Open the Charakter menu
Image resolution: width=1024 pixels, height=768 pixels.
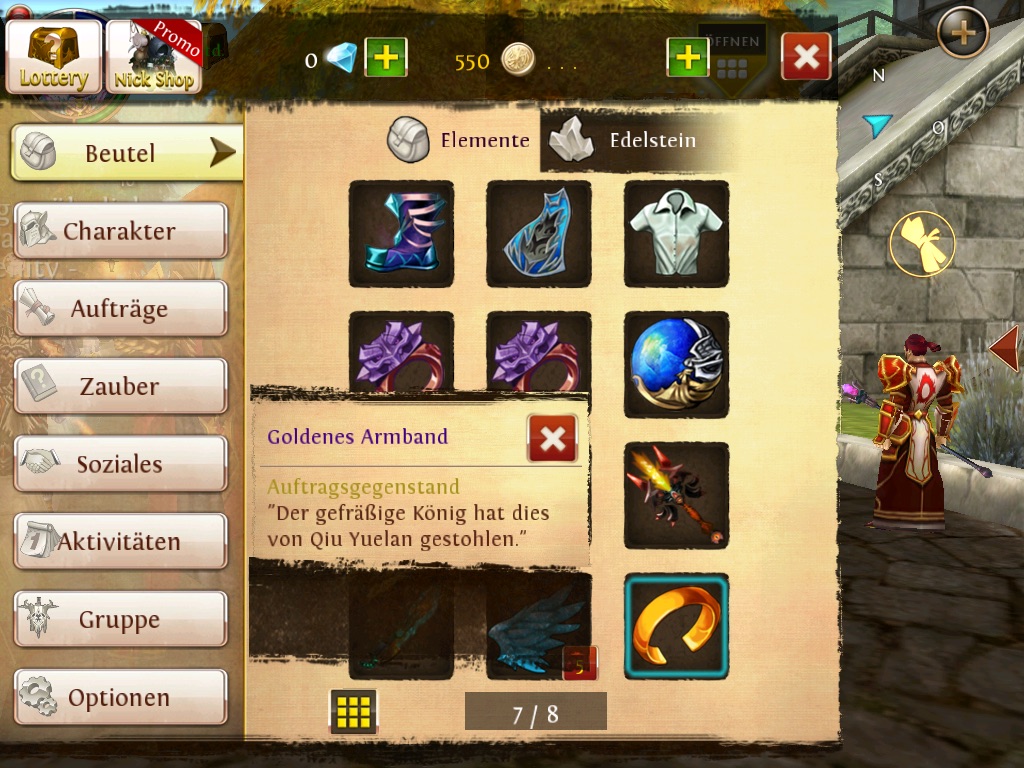pyautogui.click(x=120, y=231)
